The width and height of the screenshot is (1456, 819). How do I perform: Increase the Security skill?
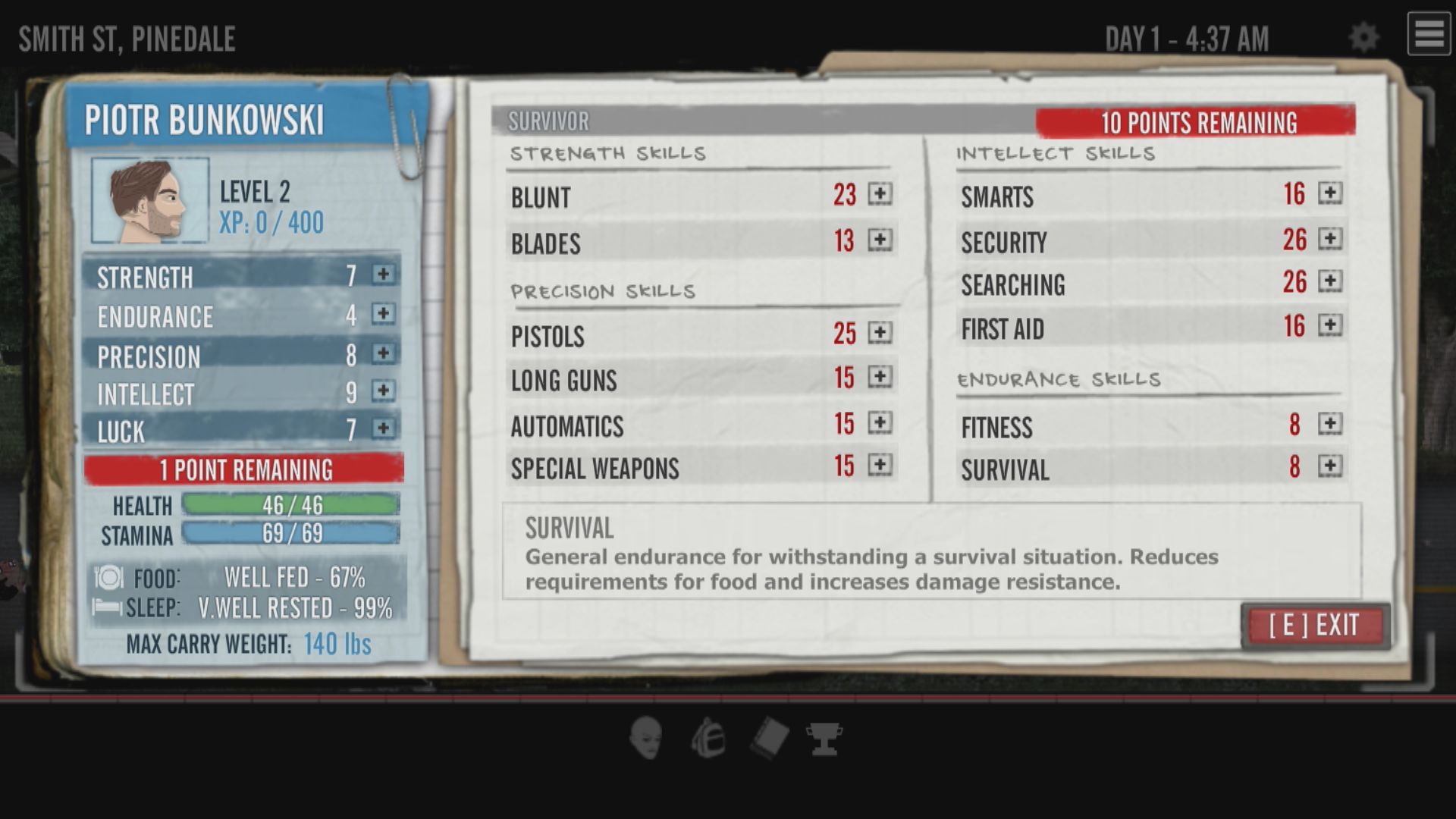(x=1329, y=239)
